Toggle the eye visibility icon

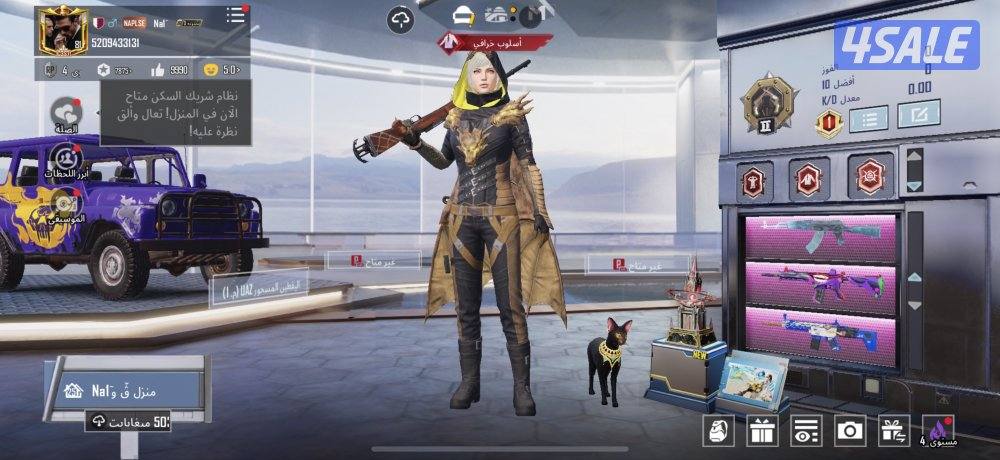(806, 431)
